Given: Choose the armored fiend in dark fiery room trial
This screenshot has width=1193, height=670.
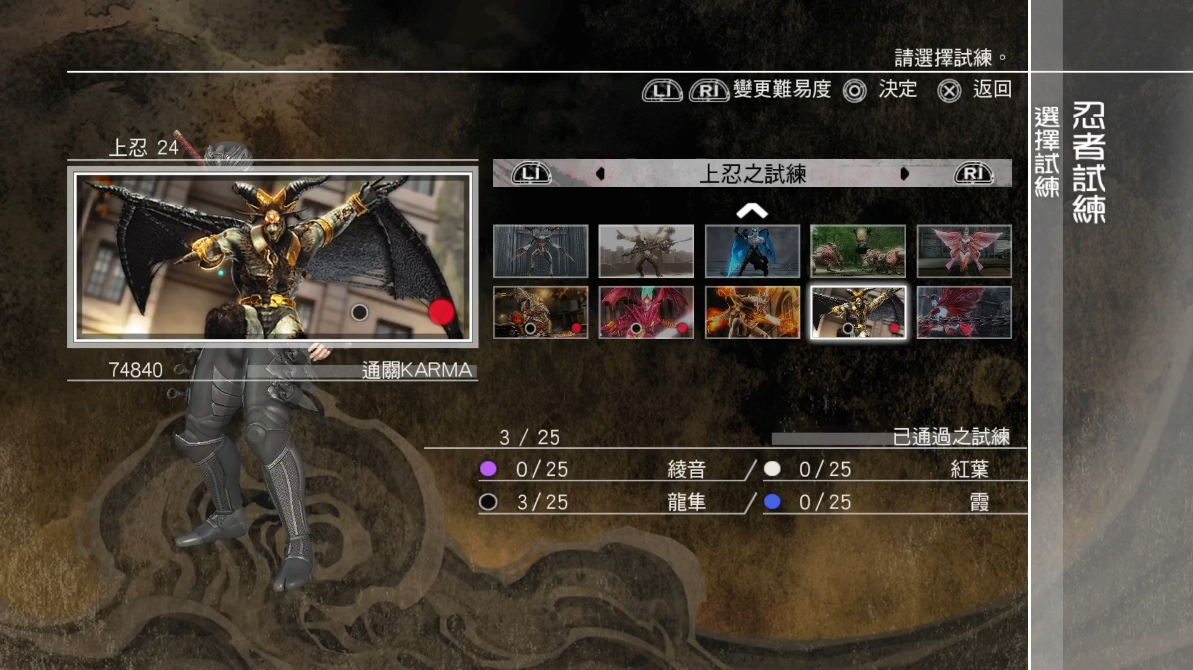Looking at the screenshot, I should [540, 312].
